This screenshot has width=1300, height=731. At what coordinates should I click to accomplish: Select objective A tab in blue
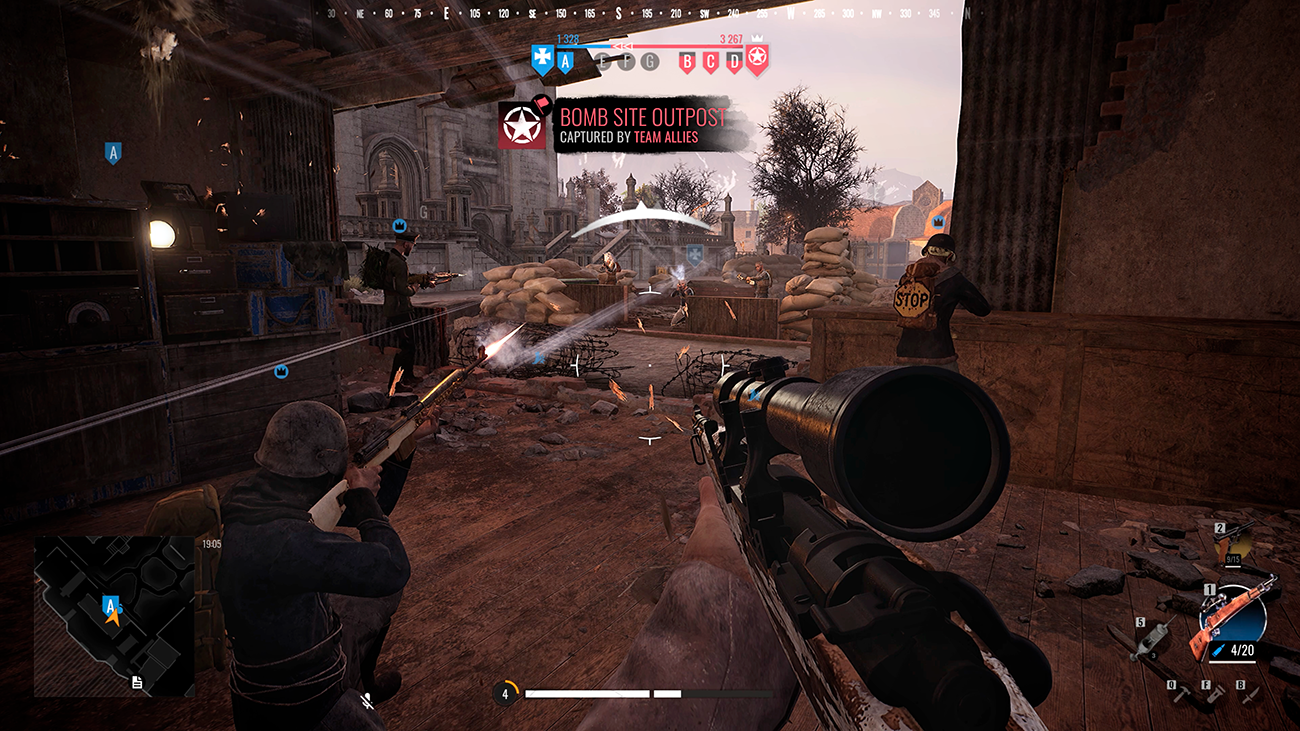tap(565, 62)
